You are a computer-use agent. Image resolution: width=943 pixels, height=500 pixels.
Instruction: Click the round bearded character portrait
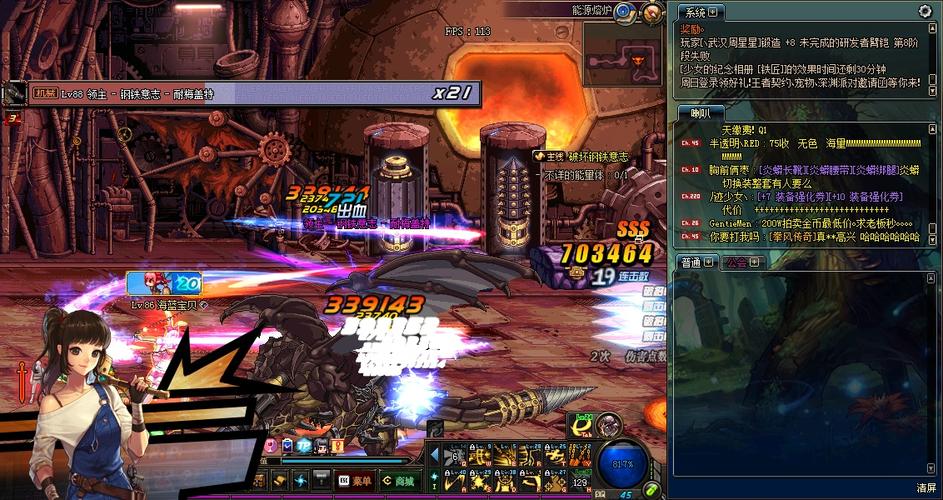click(x=610, y=426)
